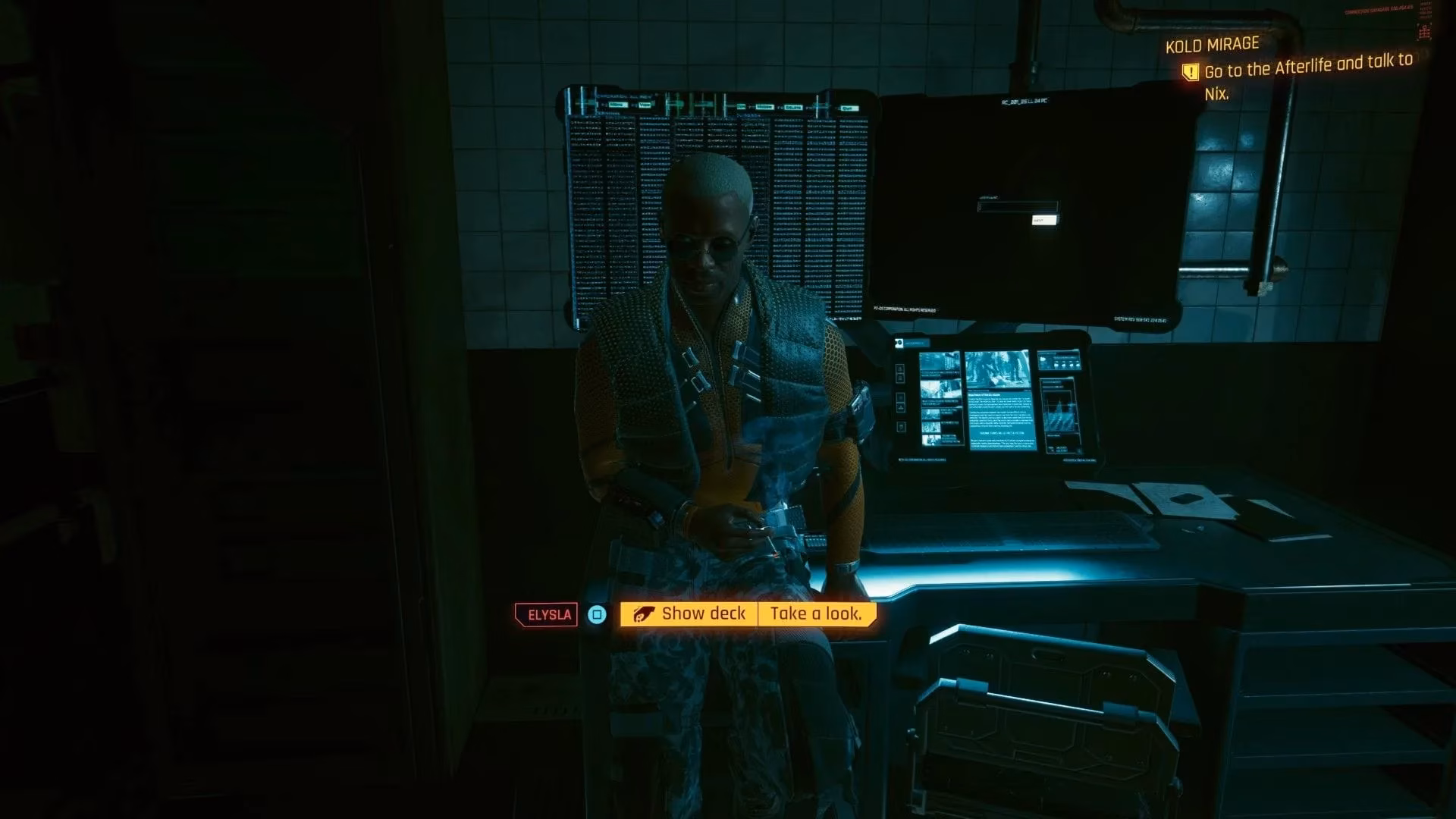Screen dimensions: 1456x819
Task: Click the header bar at the tablet's top
Action: click(x=918, y=343)
